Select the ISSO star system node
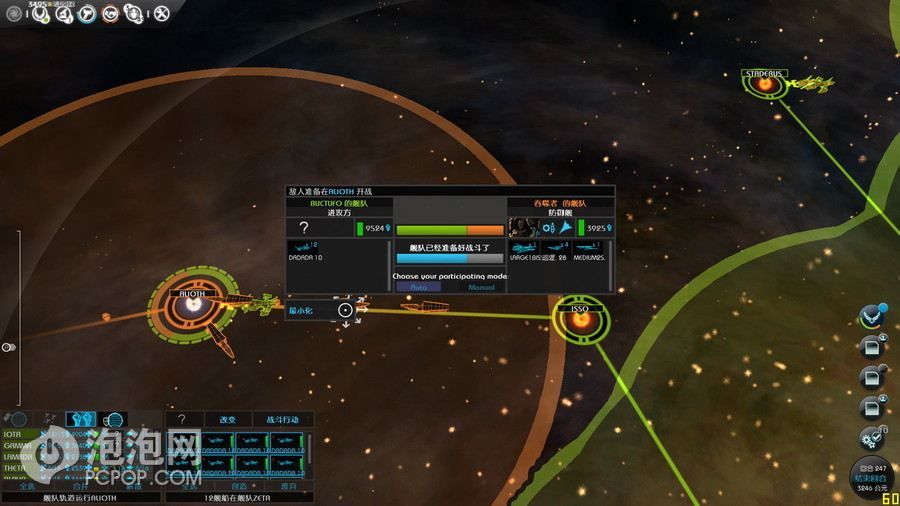 [x=580, y=318]
